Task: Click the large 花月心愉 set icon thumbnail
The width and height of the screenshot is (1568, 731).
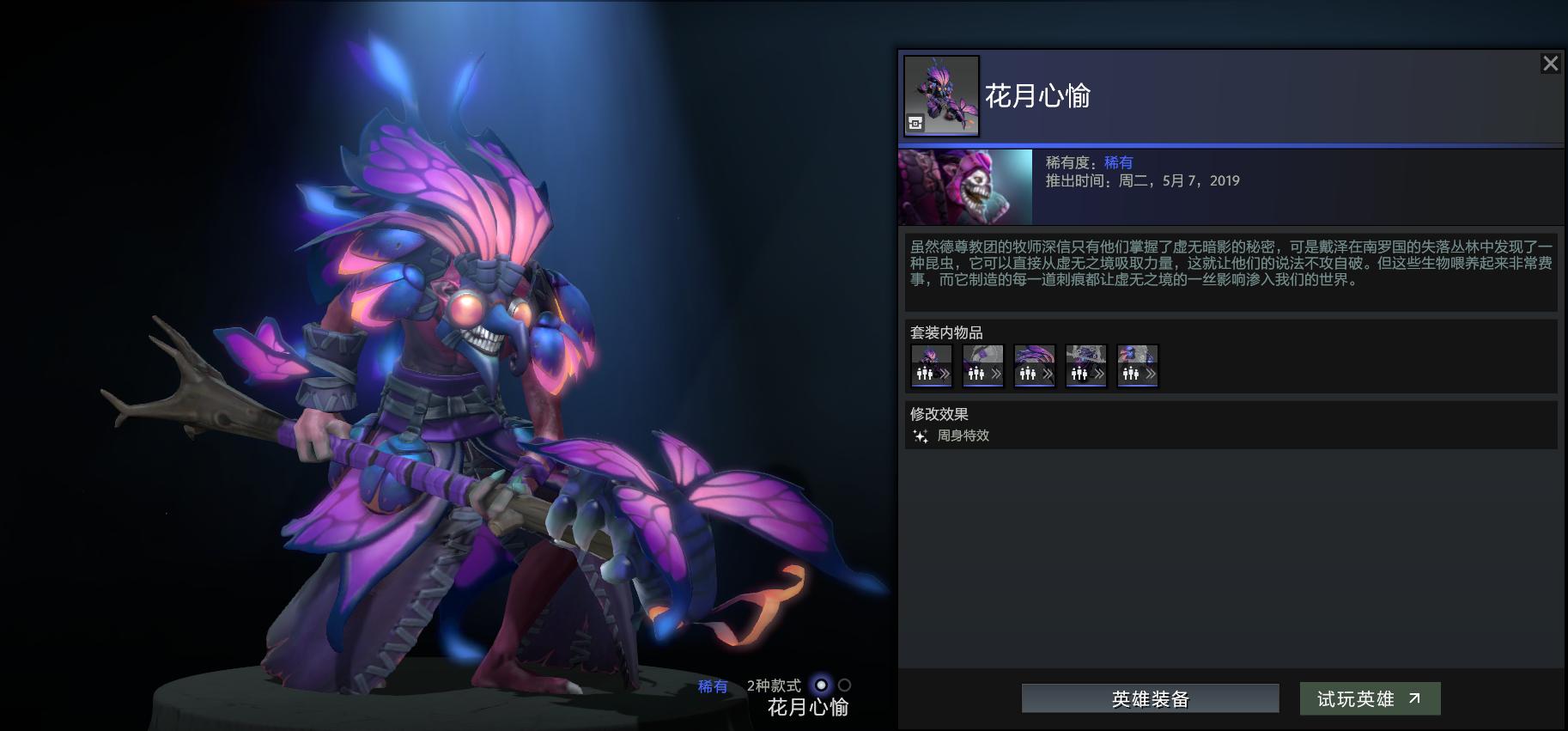Action: 940,96
